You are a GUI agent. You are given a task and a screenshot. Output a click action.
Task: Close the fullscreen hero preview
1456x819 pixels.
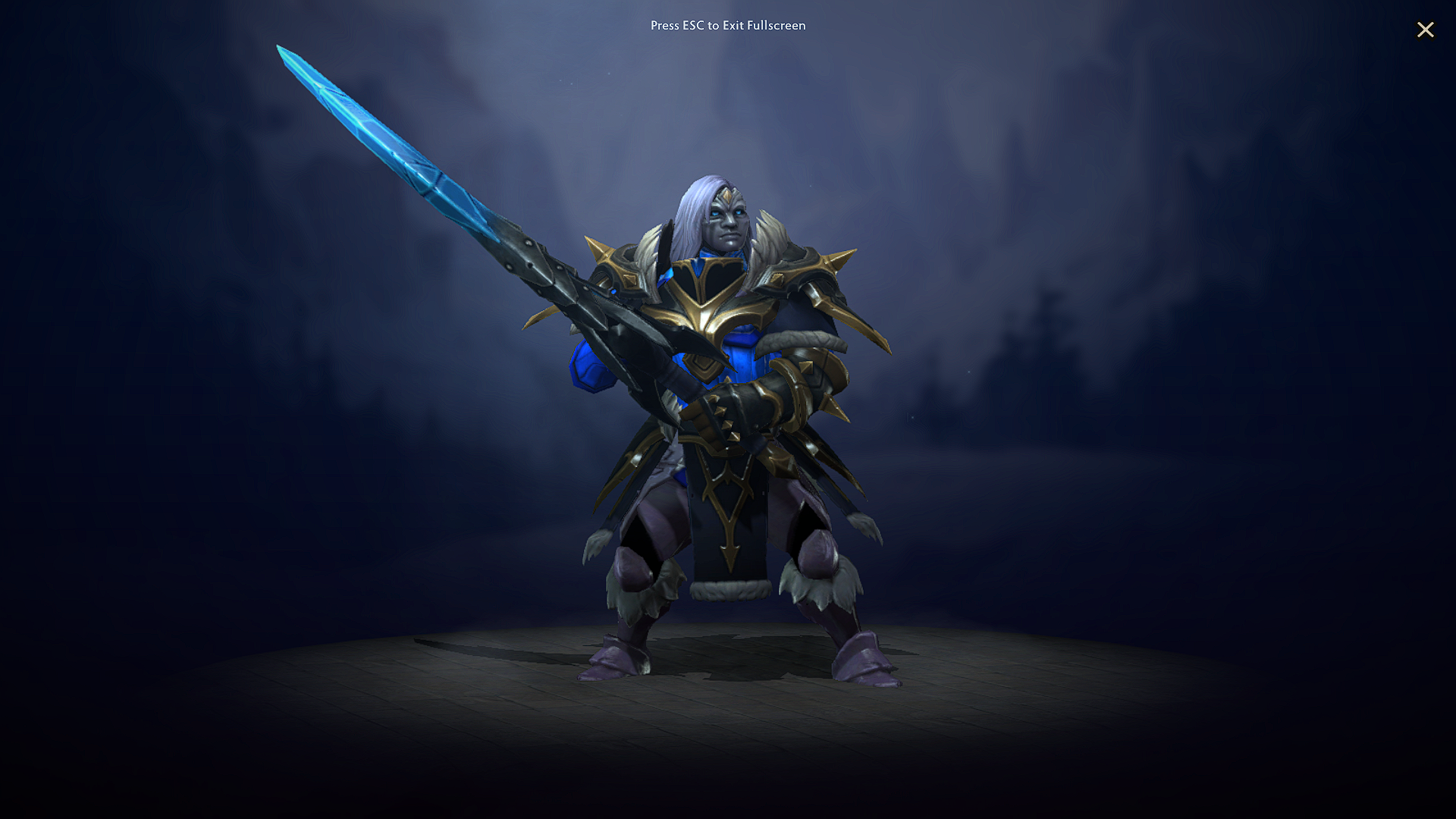(1426, 30)
